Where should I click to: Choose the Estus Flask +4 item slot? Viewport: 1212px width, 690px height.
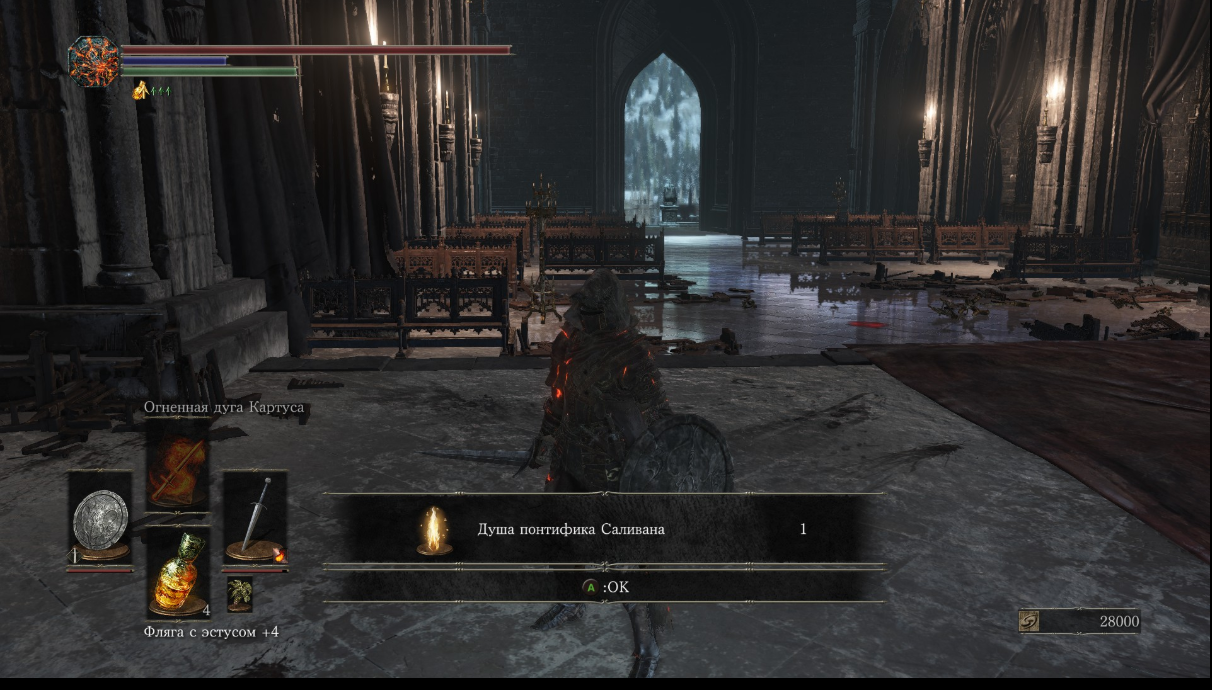[178, 575]
